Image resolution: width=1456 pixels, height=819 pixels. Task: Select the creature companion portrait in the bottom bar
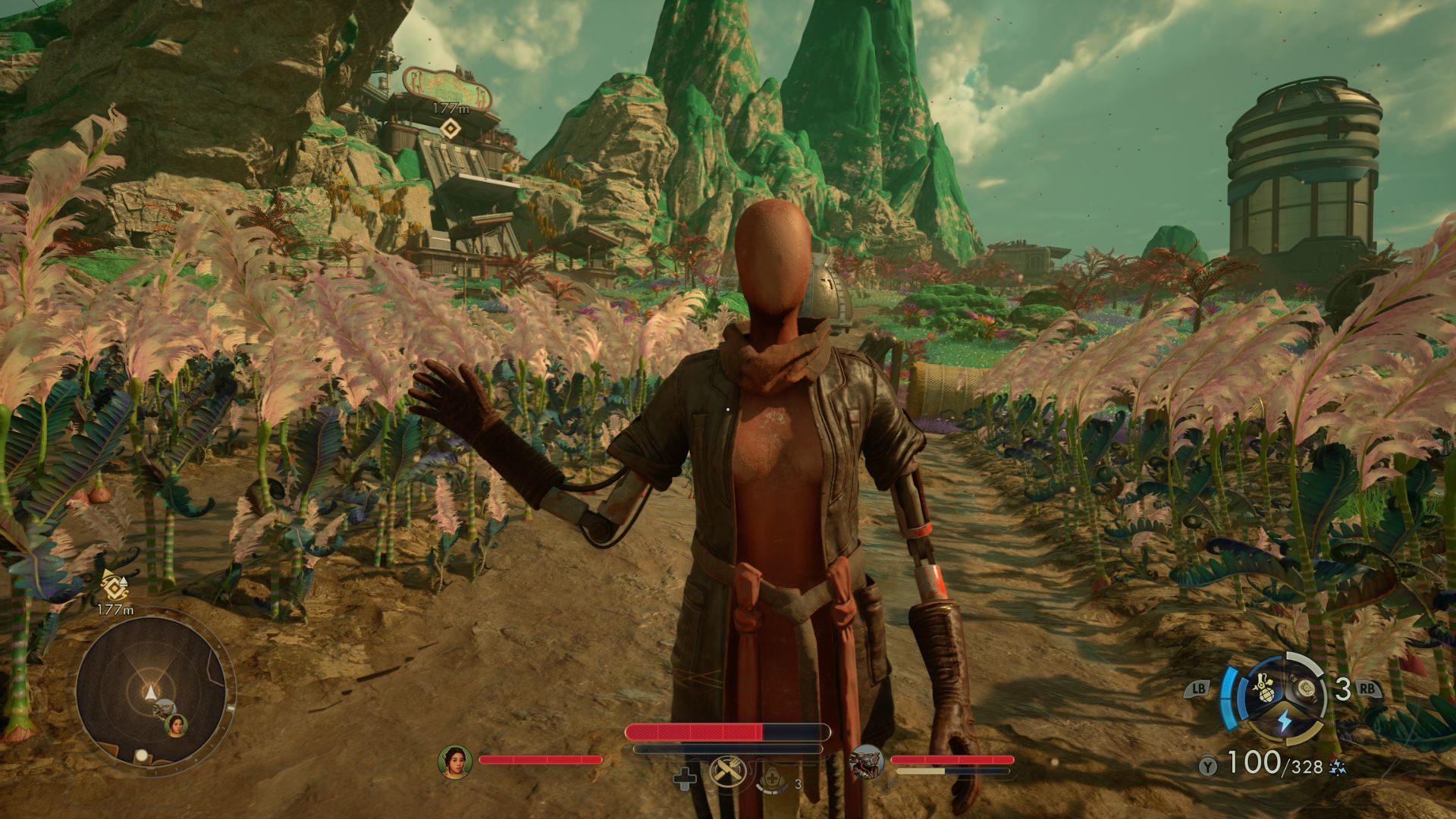coord(866,761)
